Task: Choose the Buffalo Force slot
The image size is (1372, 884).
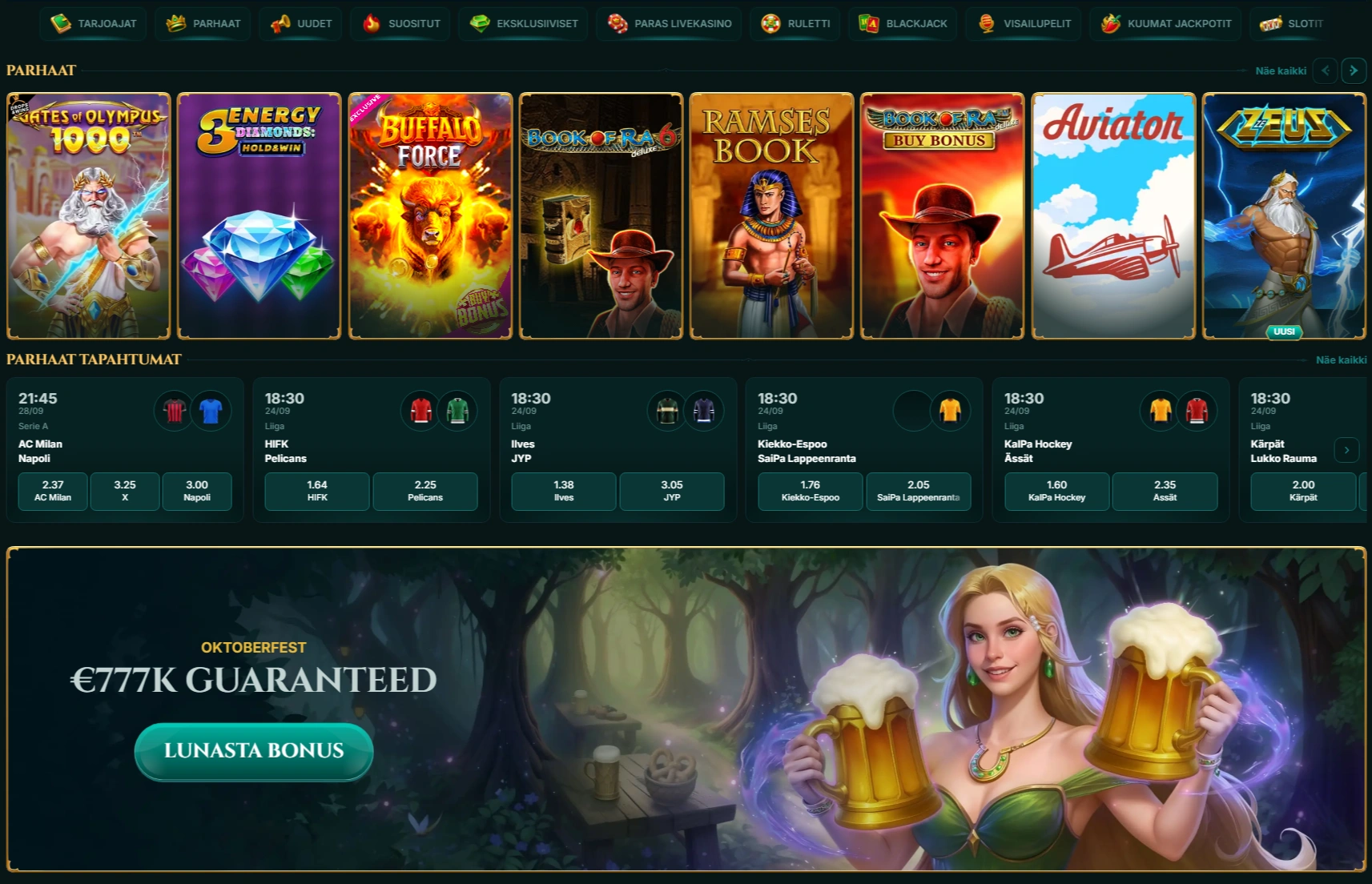Action: pos(430,215)
